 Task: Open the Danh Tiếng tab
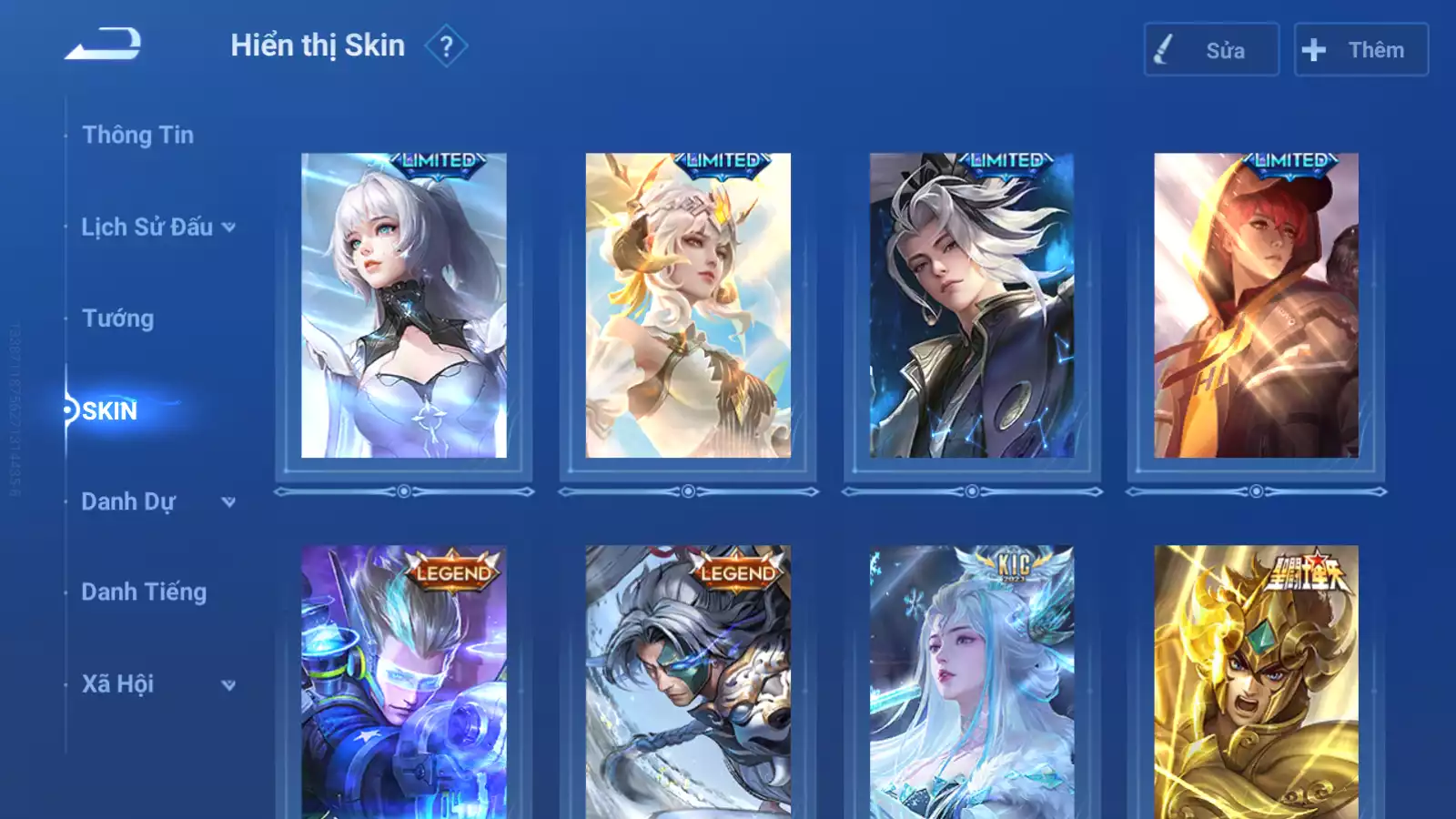tap(144, 592)
